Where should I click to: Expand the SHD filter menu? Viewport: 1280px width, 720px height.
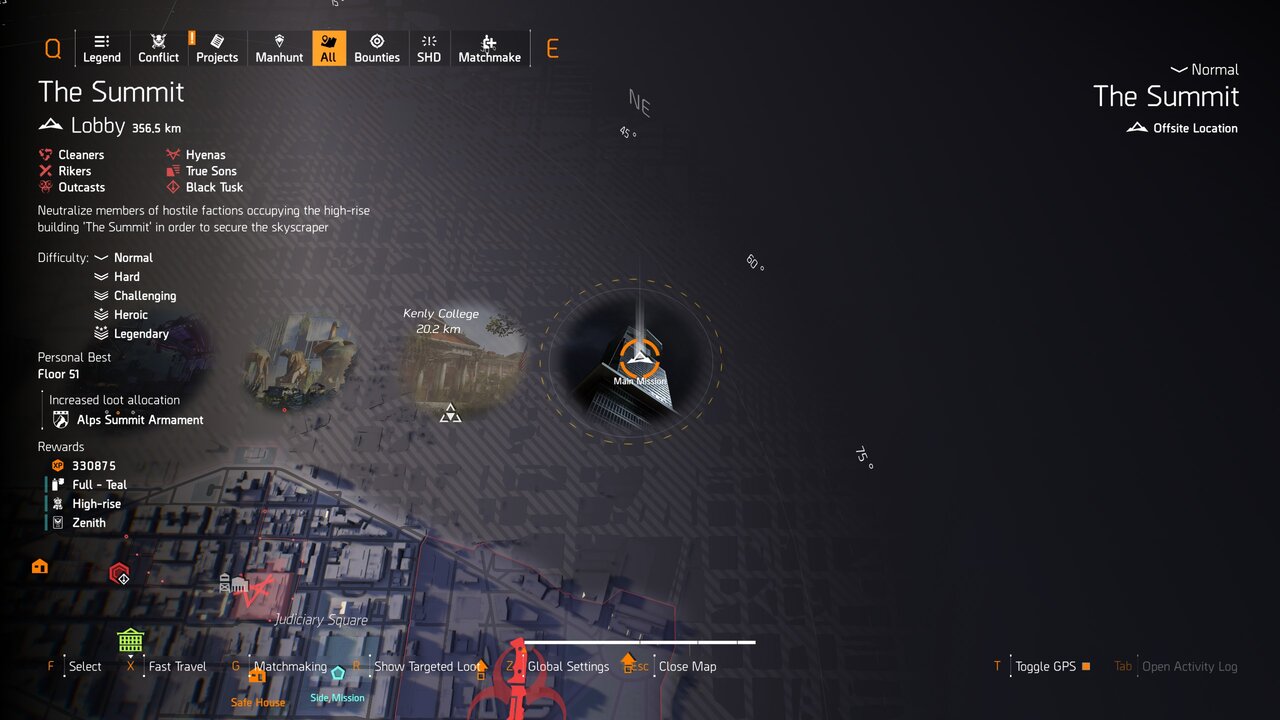pos(428,48)
